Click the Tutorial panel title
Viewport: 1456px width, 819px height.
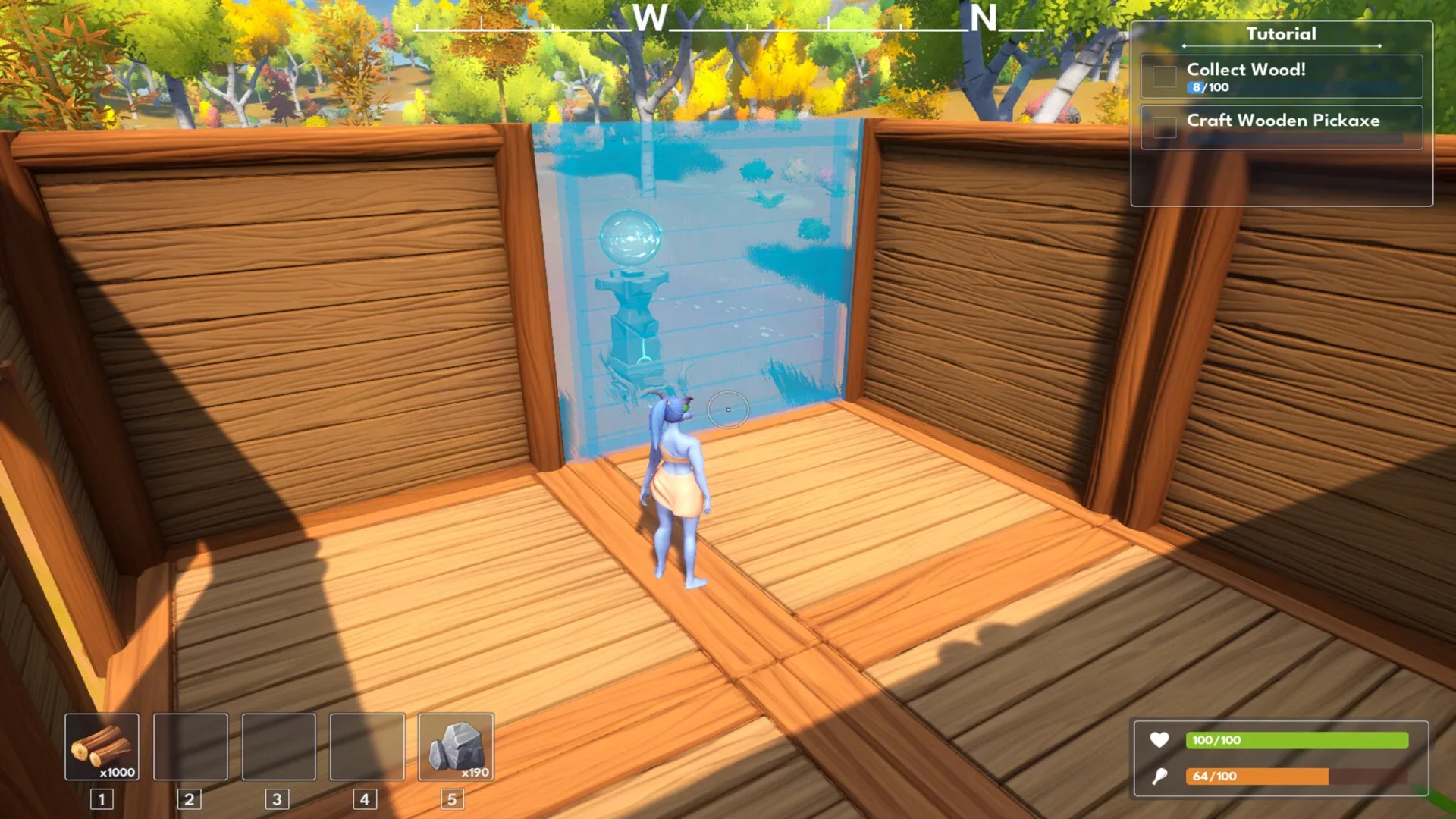pos(1280,34)
